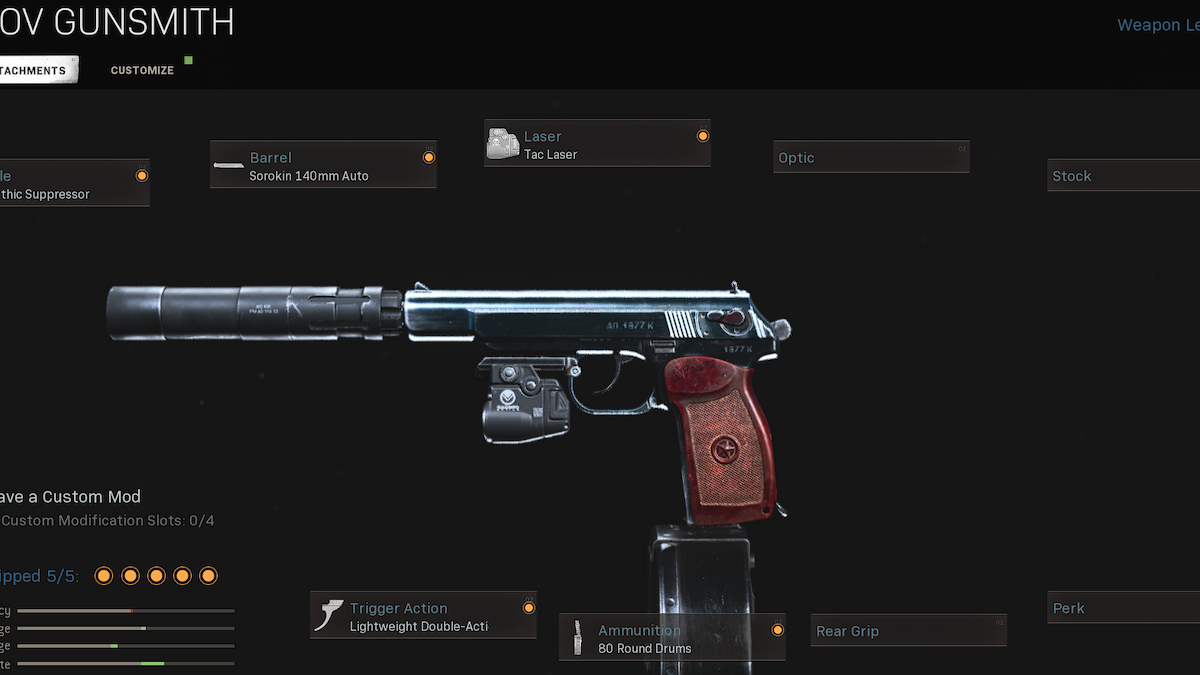The width and height of the screenshot is (1200, 675).
Task: Open the Stock attachment slot
Action: 1122,176
